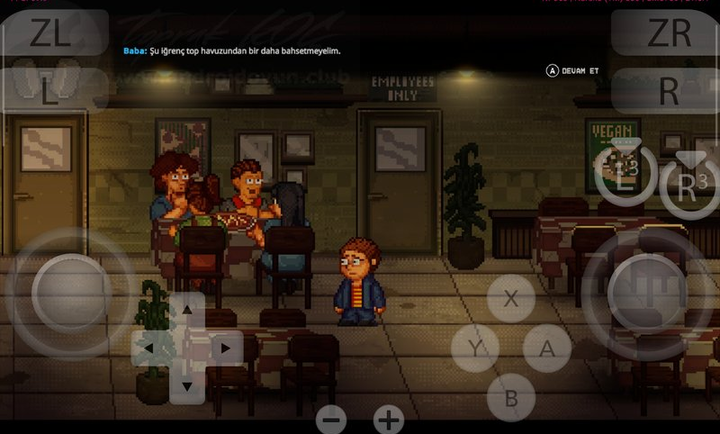Tap the ZL shoulder button

(50, 33)
